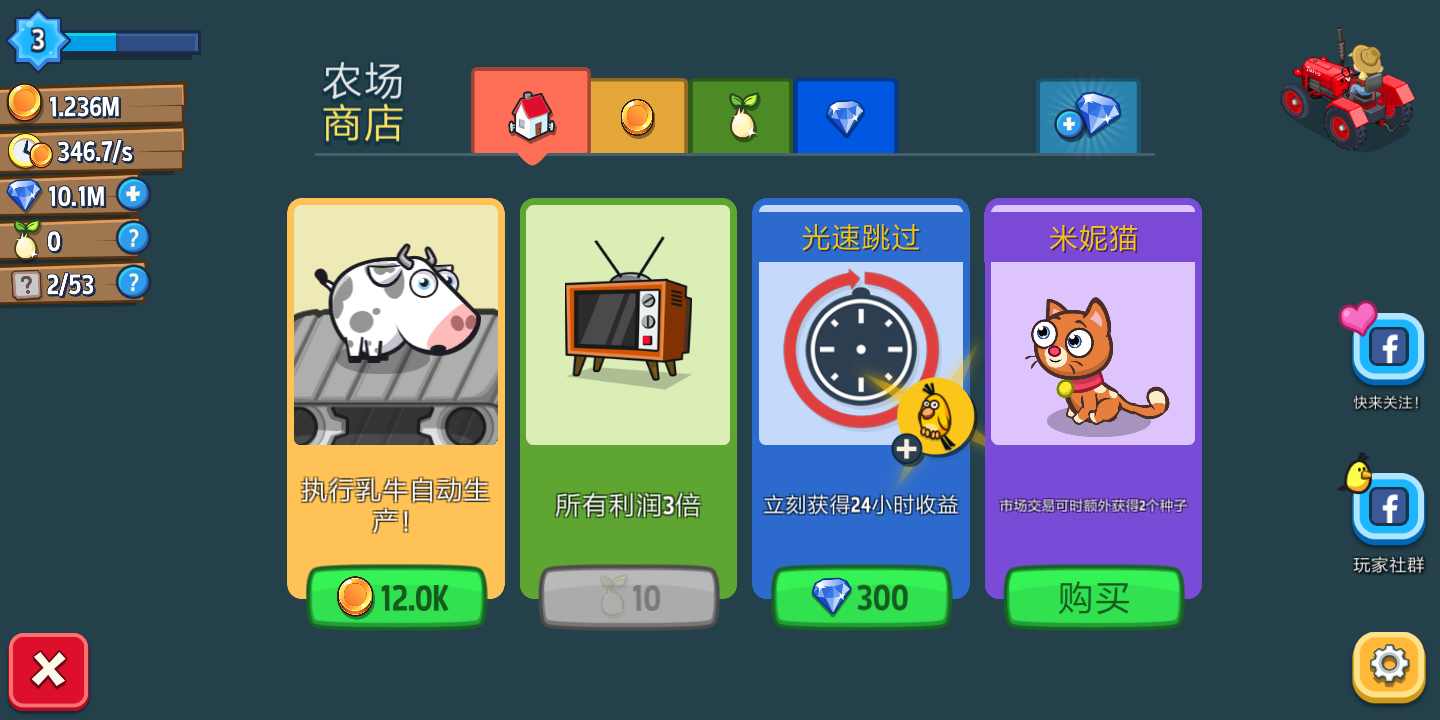
Task: Buy 光速跳过 for 300 diamonds
Action: tap(861, 597)
